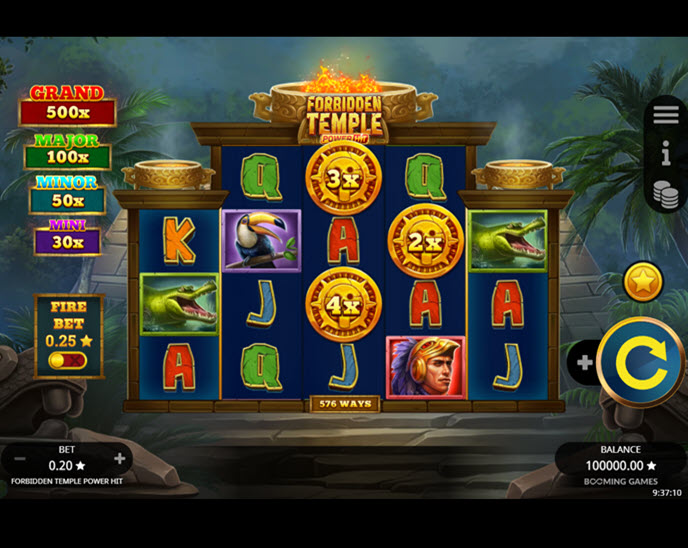The image size is (688, 548).
Task: Increase the bet with the plus button
Action: pyautogui.click(x=120, y=458)
